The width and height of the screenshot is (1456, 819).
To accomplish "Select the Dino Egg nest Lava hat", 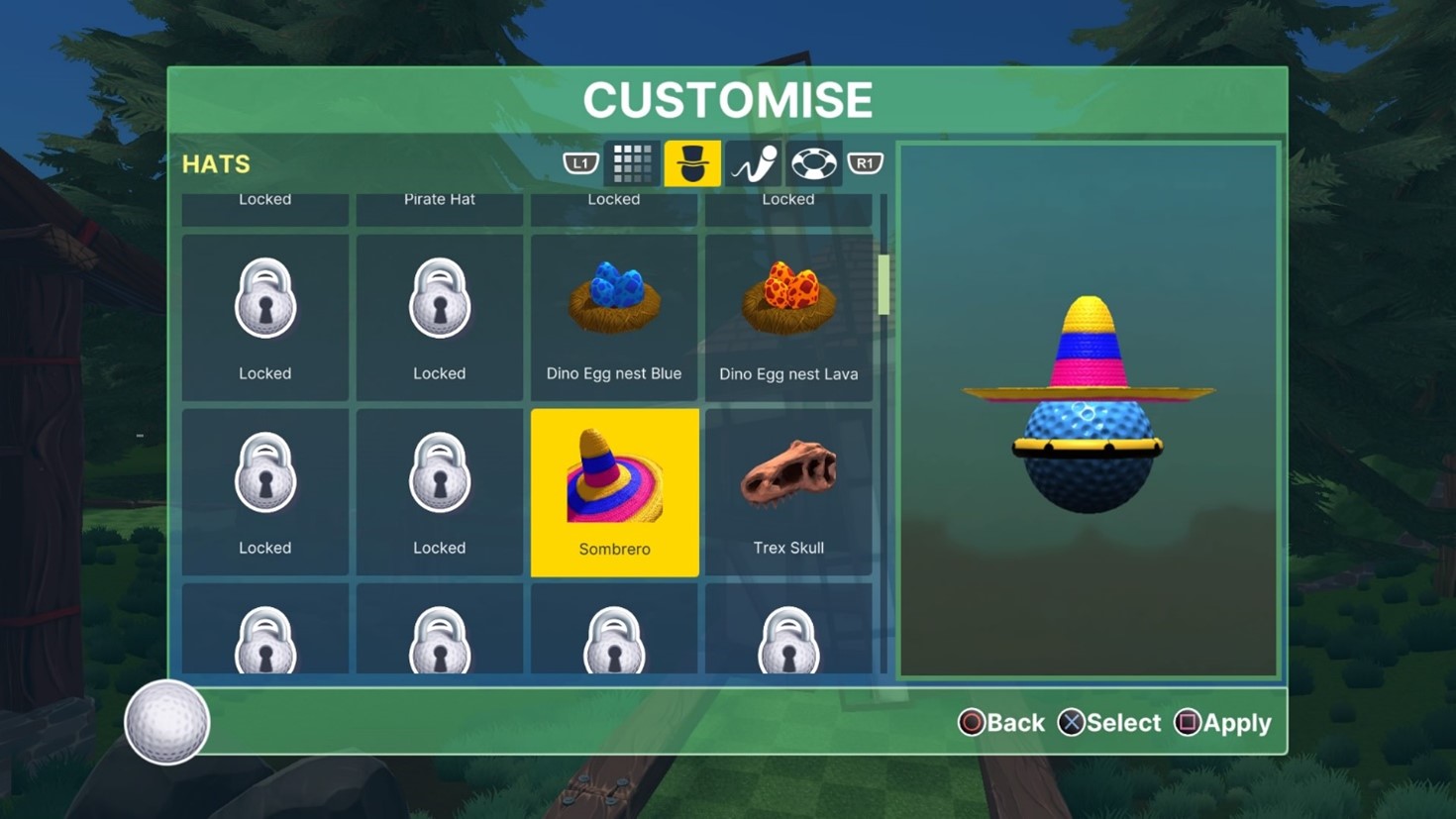I will click(x=788, y=317).
